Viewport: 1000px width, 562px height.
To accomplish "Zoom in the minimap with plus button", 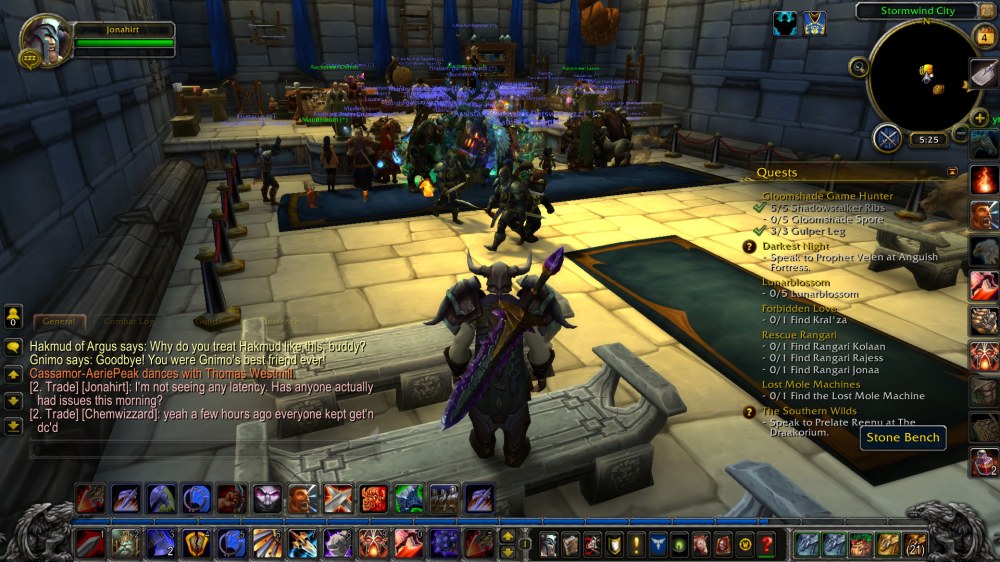I will [x=980, y=117].
